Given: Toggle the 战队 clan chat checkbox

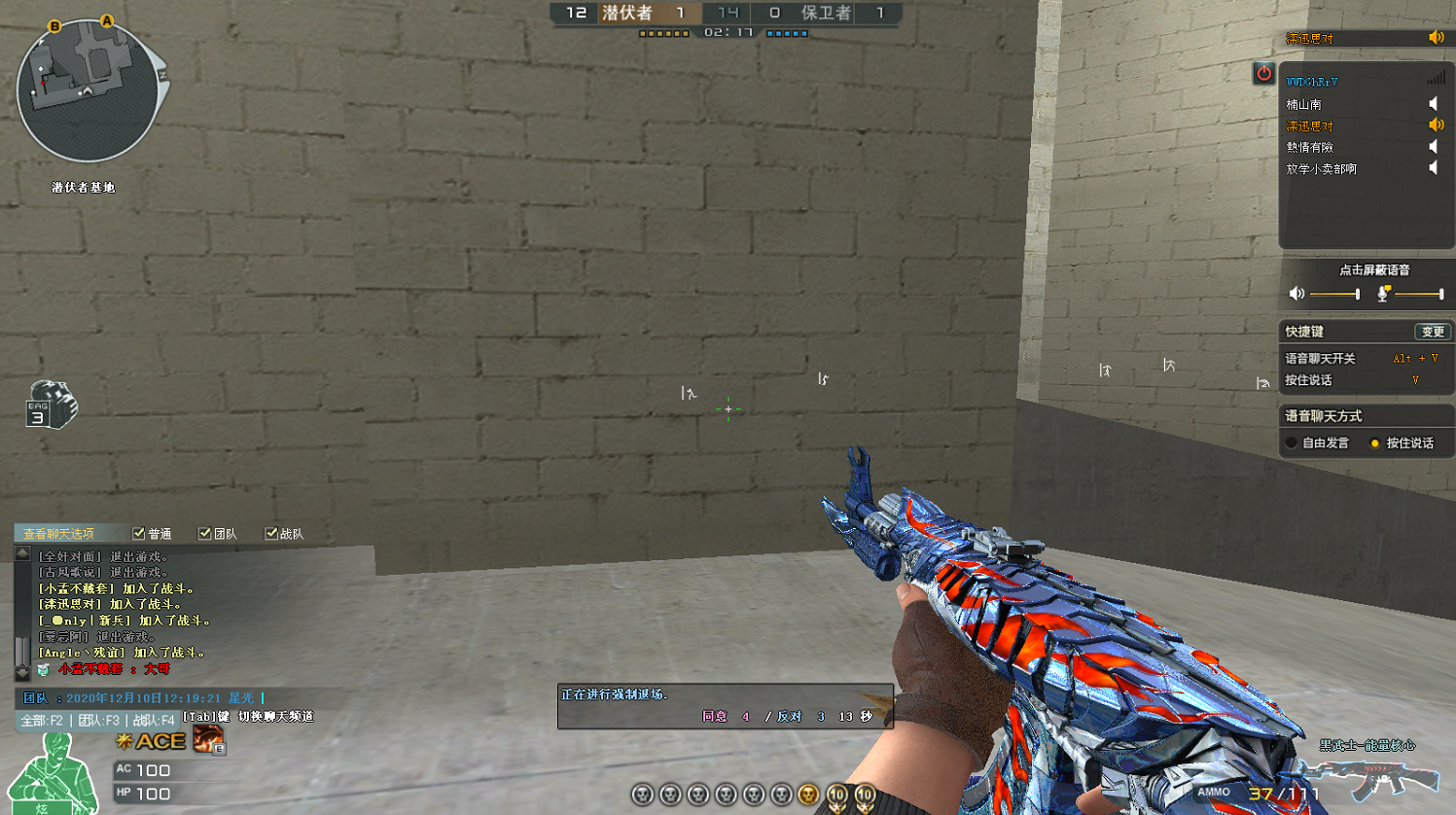Looking at the screenshot, I should coord(271,534).
